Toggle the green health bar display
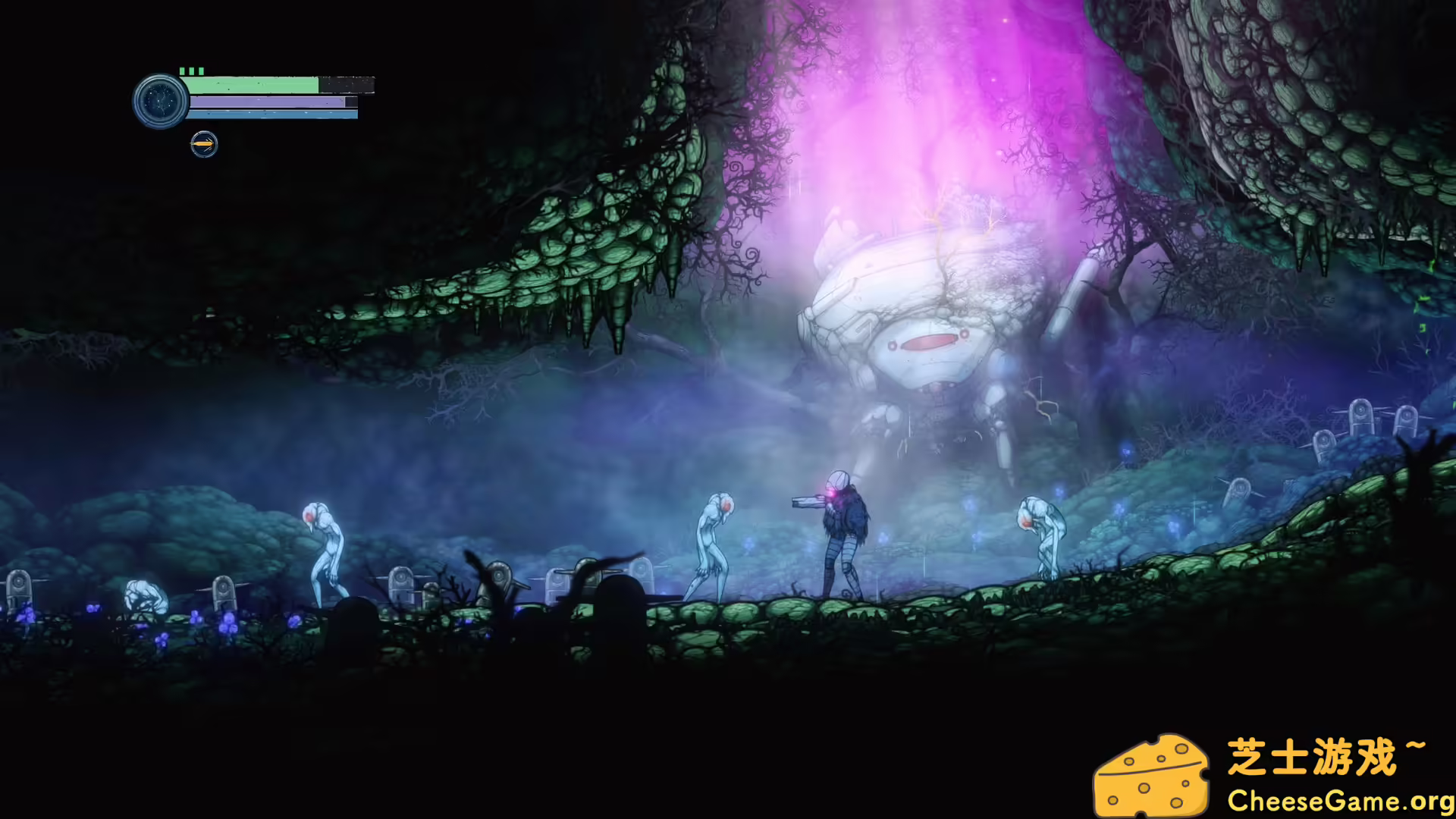 click(250, 85)
